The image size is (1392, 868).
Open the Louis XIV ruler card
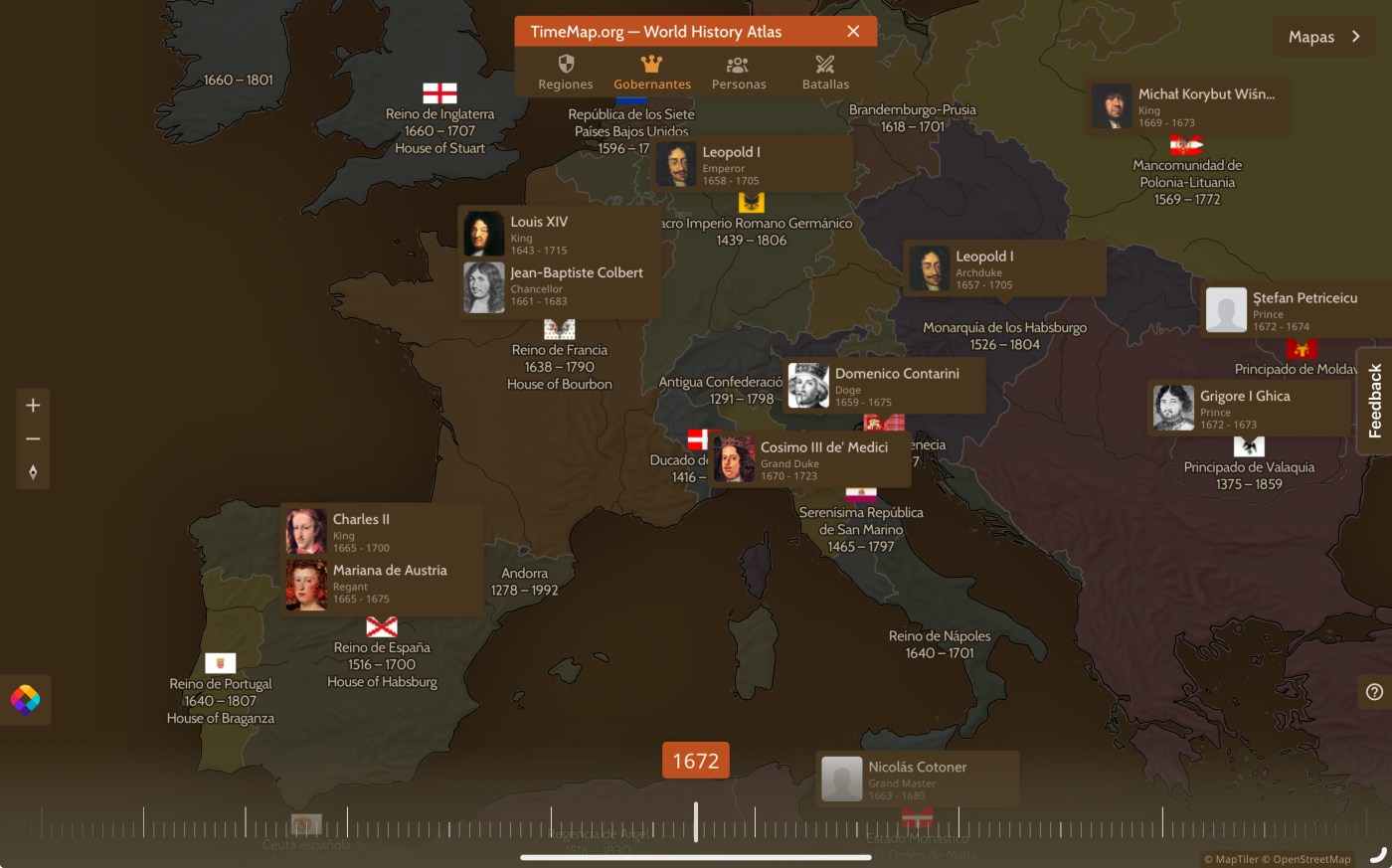[560, 235]
